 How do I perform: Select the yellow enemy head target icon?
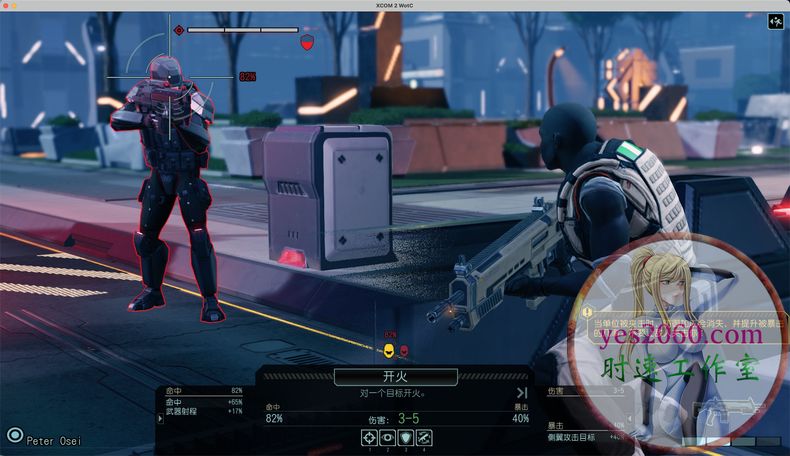pyautogui.click(x=388, y=350)
